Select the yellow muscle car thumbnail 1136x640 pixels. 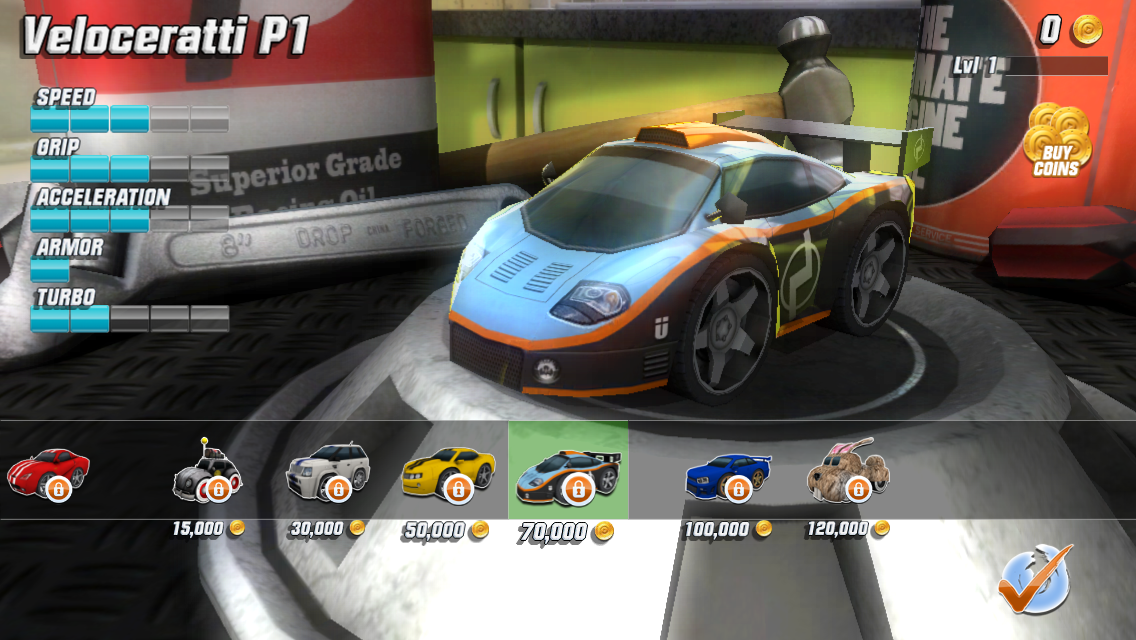click(448, 472)
